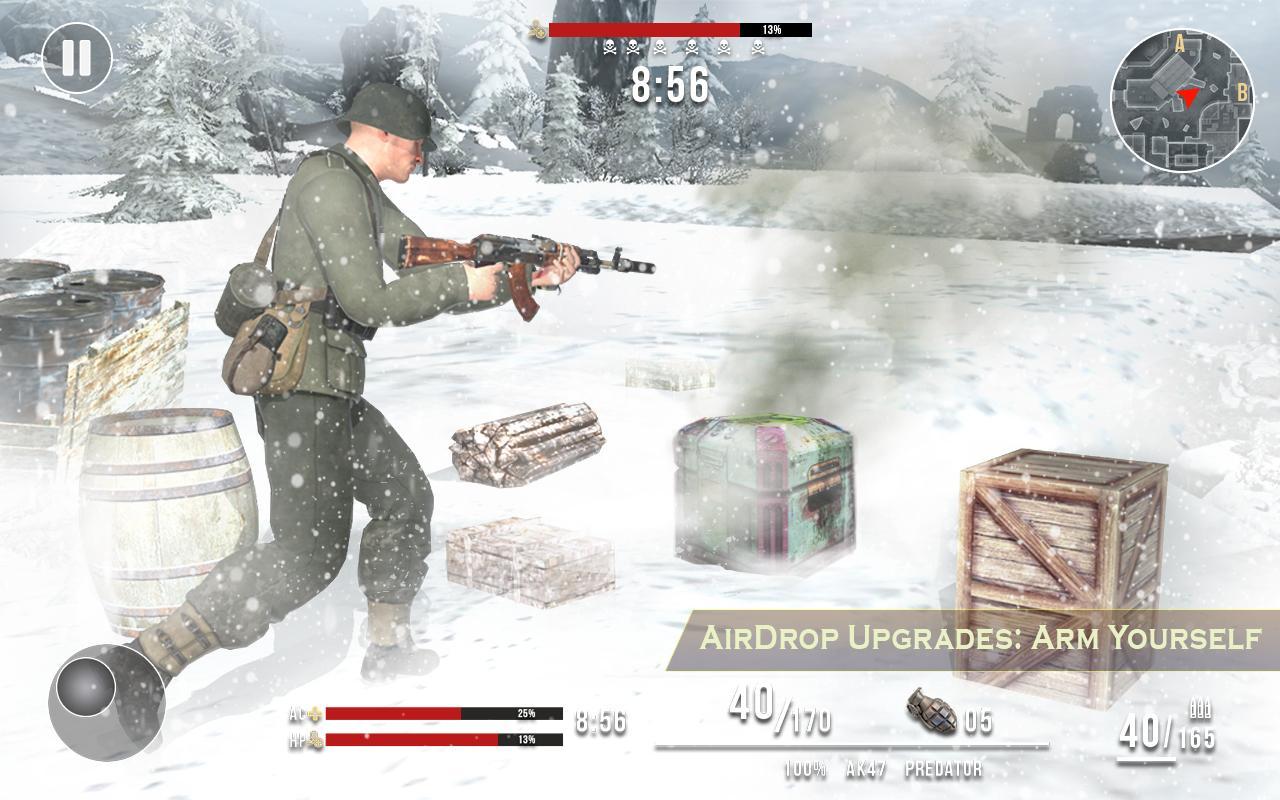
Task: Click the red 13% health bar at top
Action: click(x=650, y=30)
